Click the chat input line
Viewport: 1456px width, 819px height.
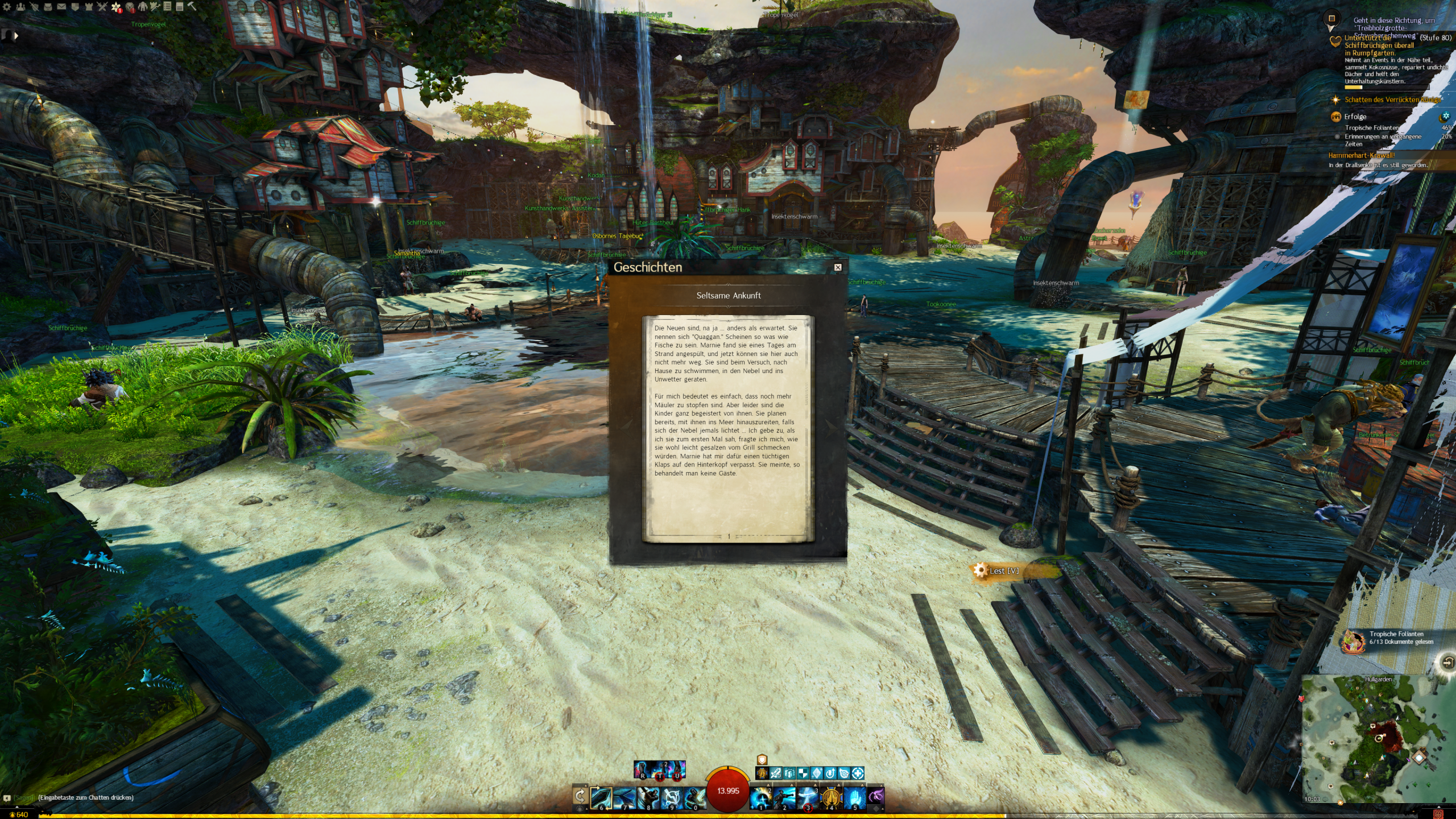point(85,797)
